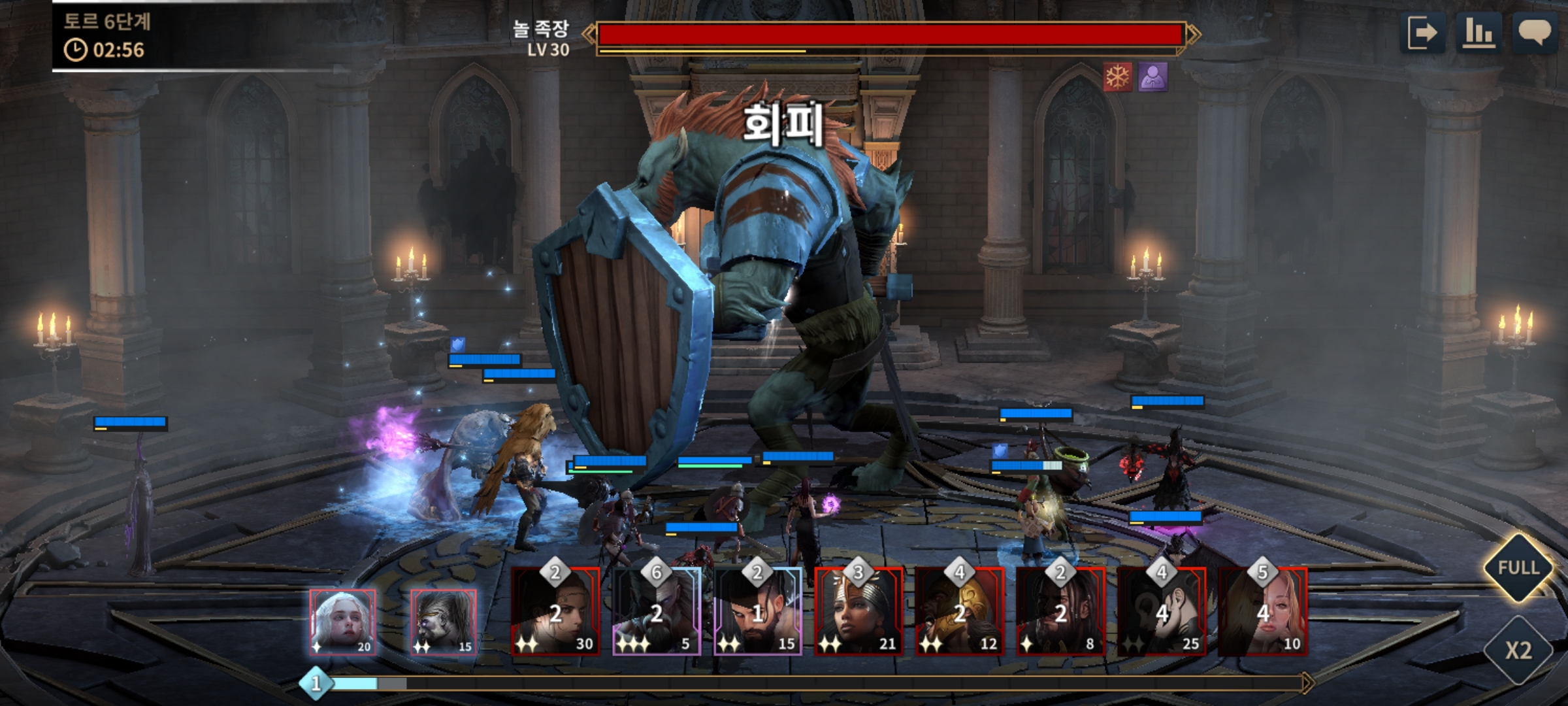Open the battle statistics bar chart
Viewport: 1568px width, 706px height.
[1478, 33]
